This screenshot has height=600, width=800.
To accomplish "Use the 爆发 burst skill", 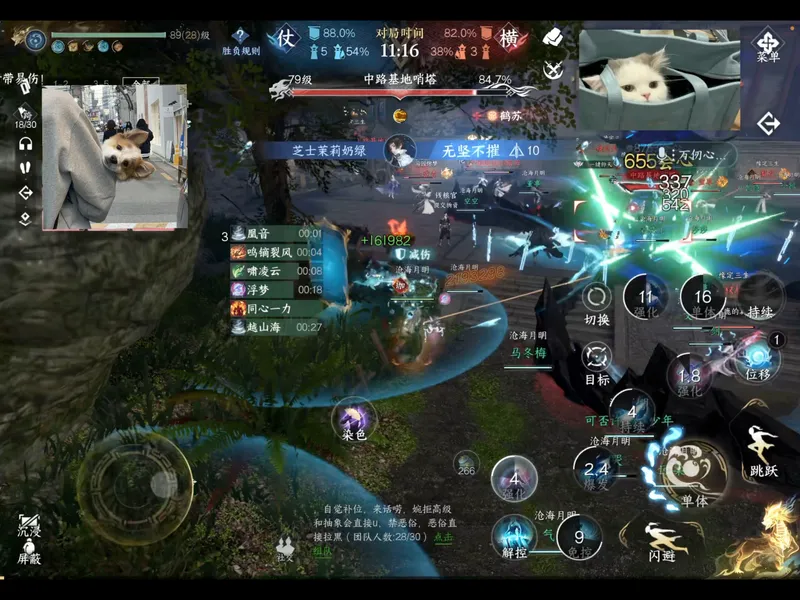I will (596, 469).
